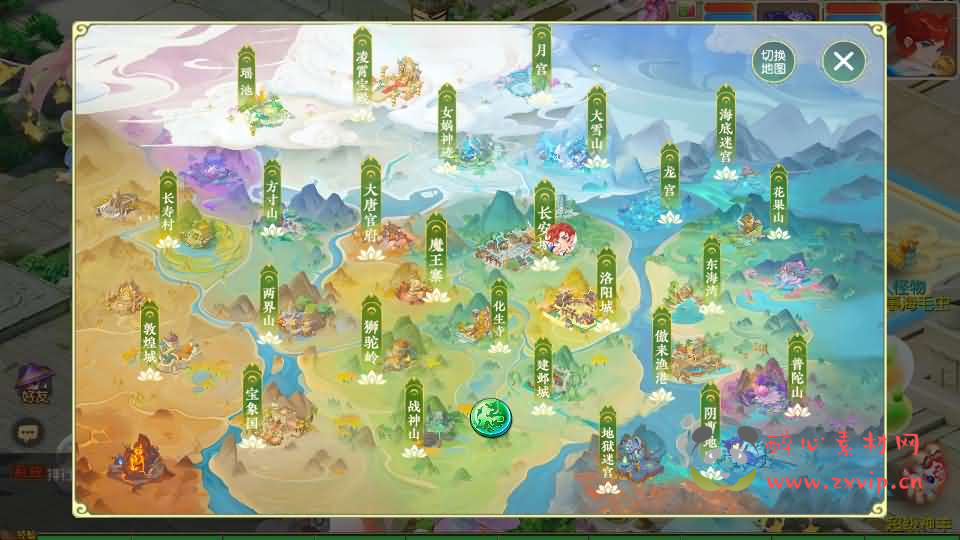Close the world map window
Image resolution: width=960 pixels, height=540 pixels.
[843, 62]
